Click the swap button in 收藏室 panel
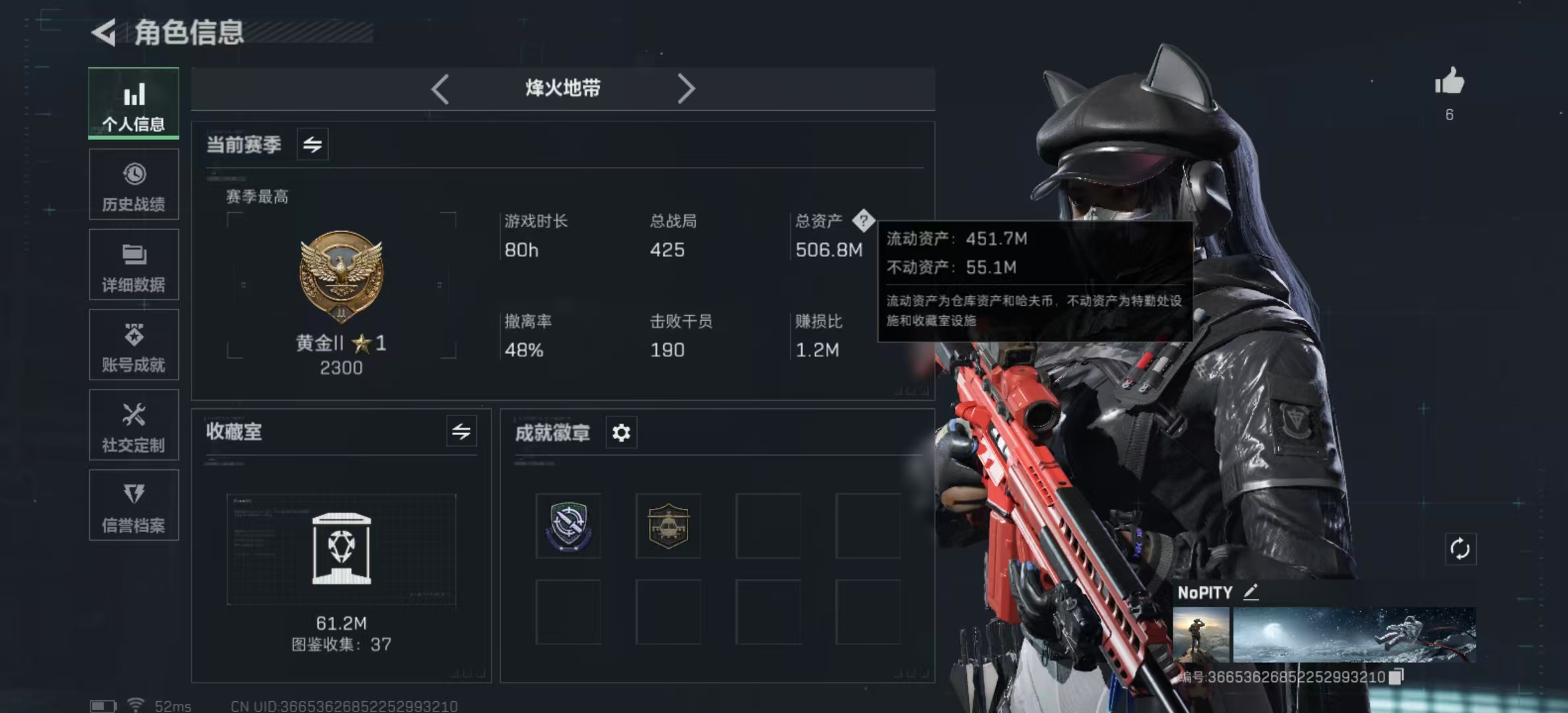 click(x=461, y=432)
